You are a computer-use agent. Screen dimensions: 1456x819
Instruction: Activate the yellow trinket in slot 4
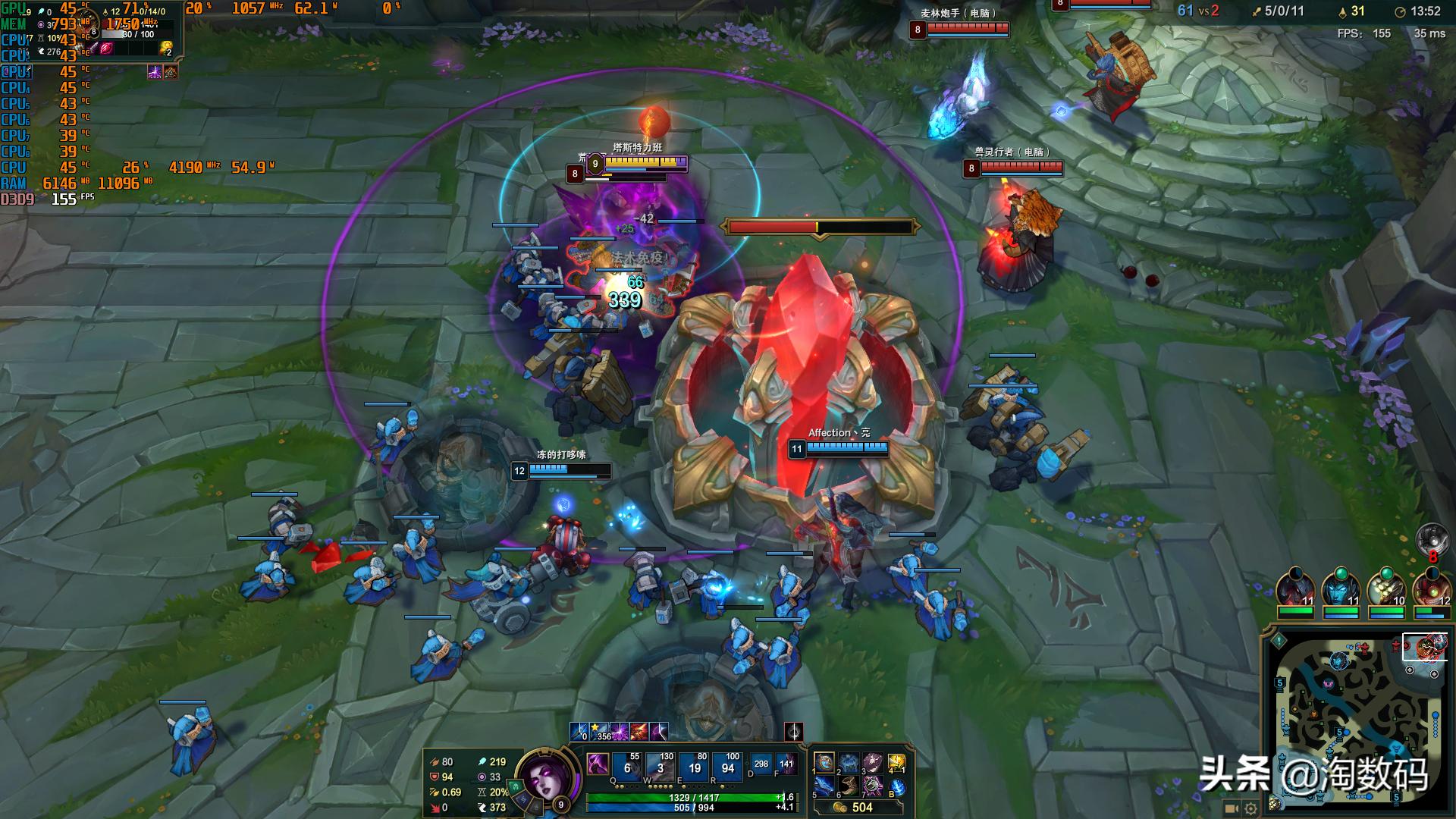pos(897,762)
